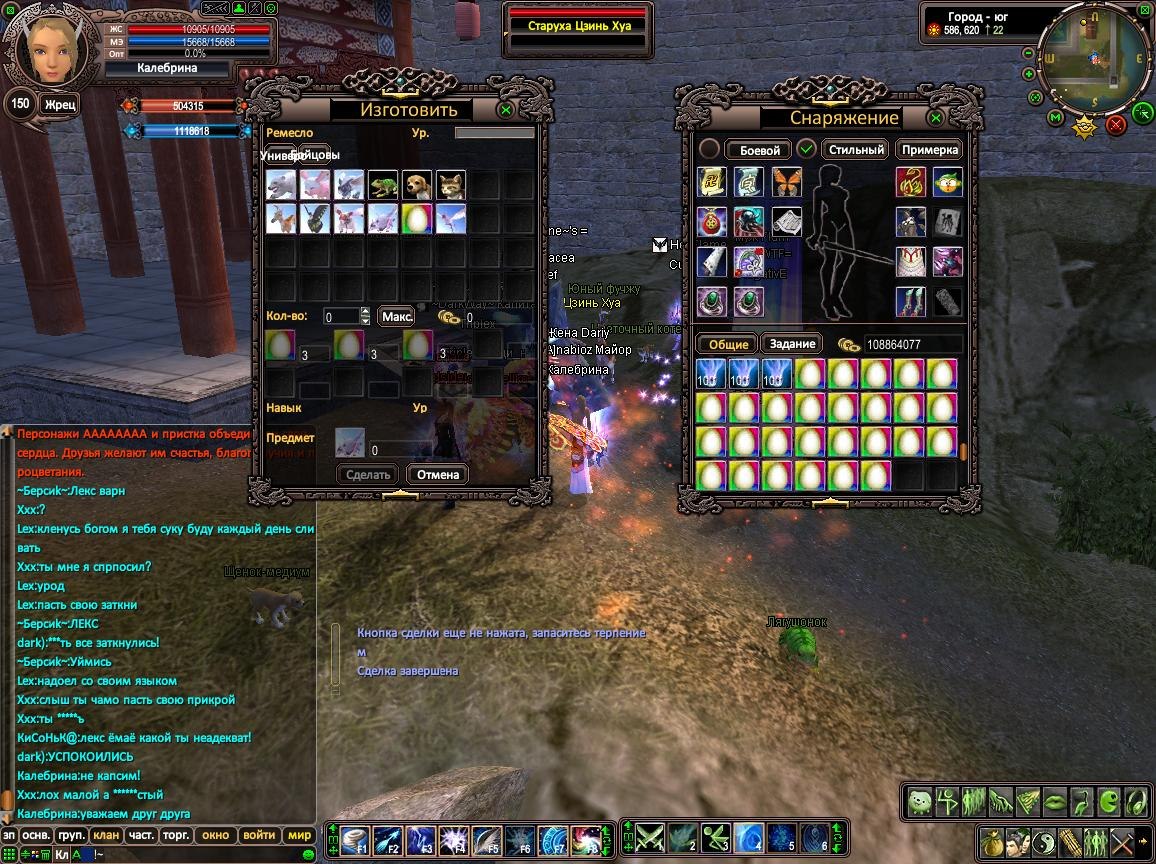The height and width of the screenshot is (864, 1156).
Task: Click the red amulet equipment slot
Action: (x=712, y=221)
